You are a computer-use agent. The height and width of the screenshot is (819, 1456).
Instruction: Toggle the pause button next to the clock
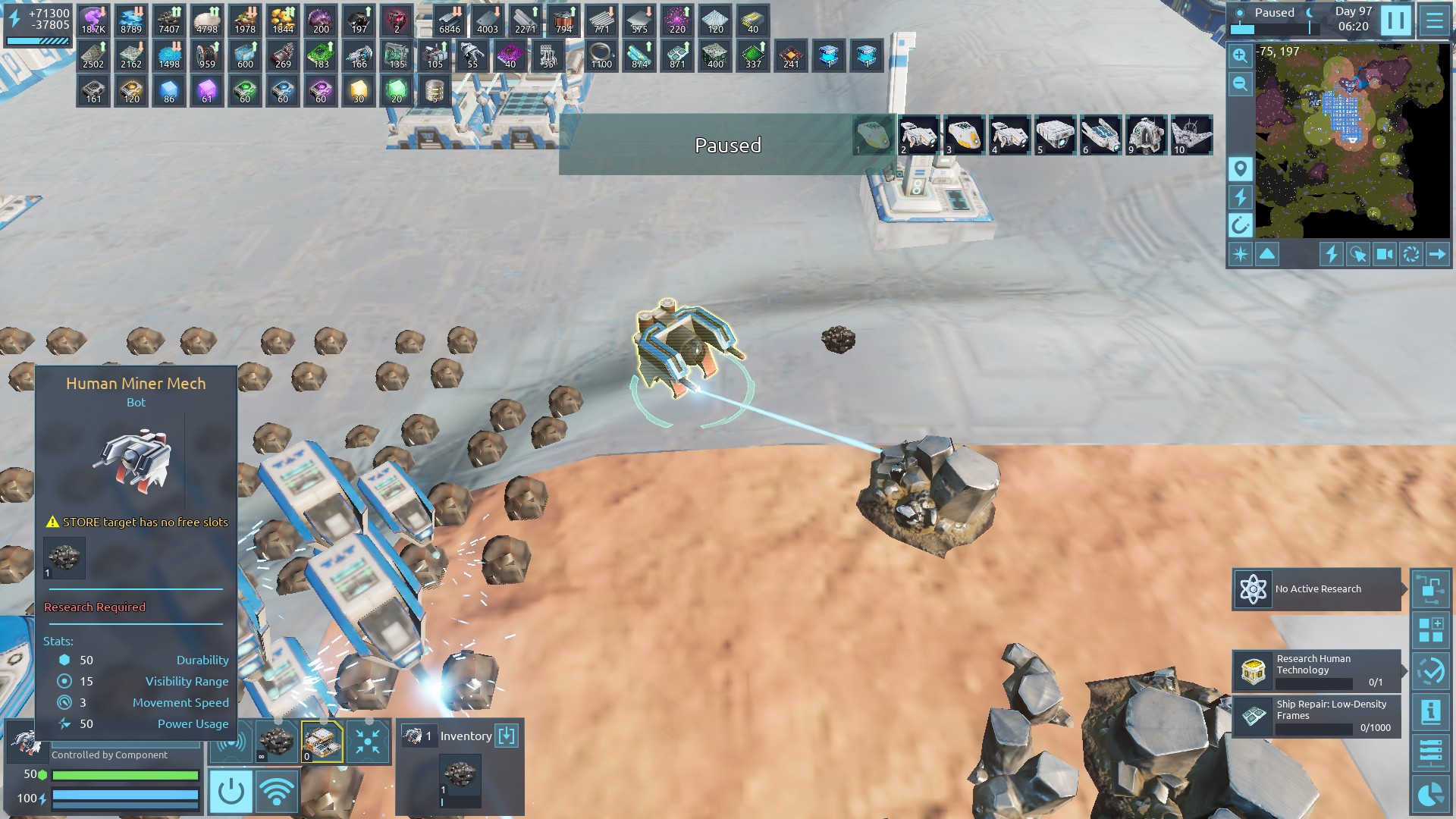[1395, 20]
